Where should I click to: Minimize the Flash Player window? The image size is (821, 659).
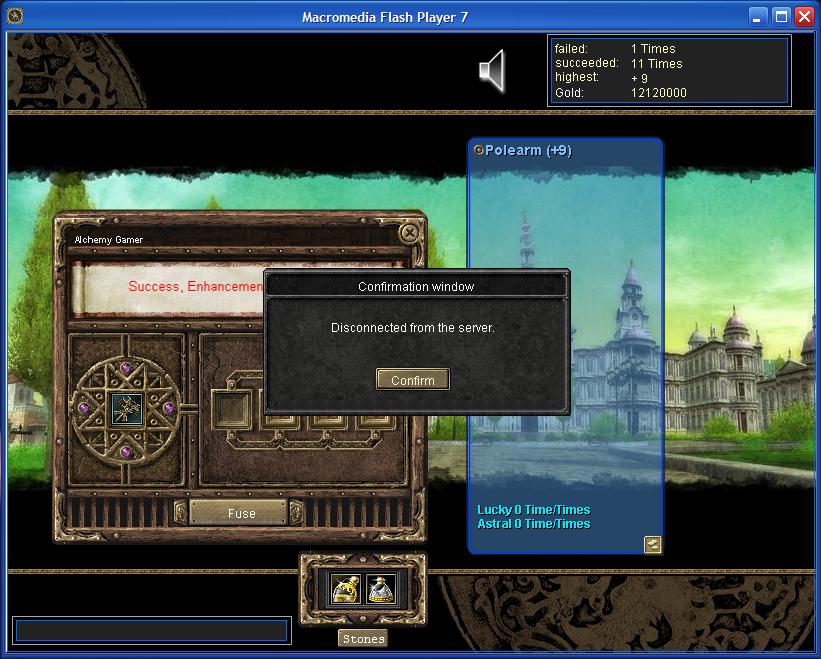[x=759, y=17]
